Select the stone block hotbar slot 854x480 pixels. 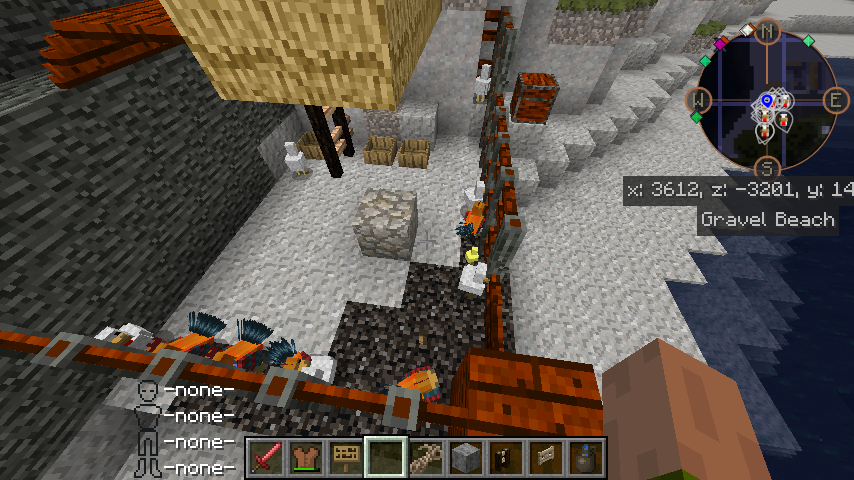[x=465, y=457]
